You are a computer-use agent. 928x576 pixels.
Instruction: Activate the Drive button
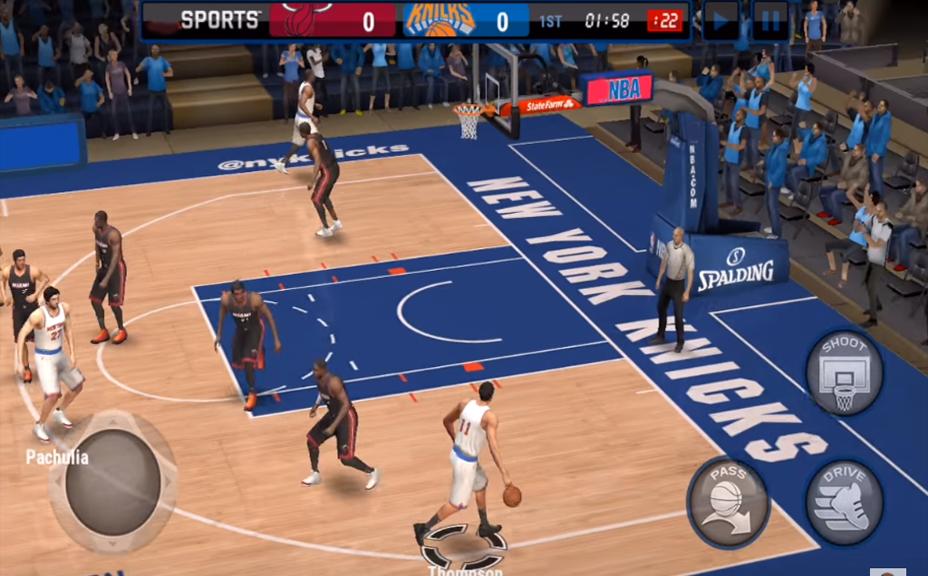pos(844,501)
